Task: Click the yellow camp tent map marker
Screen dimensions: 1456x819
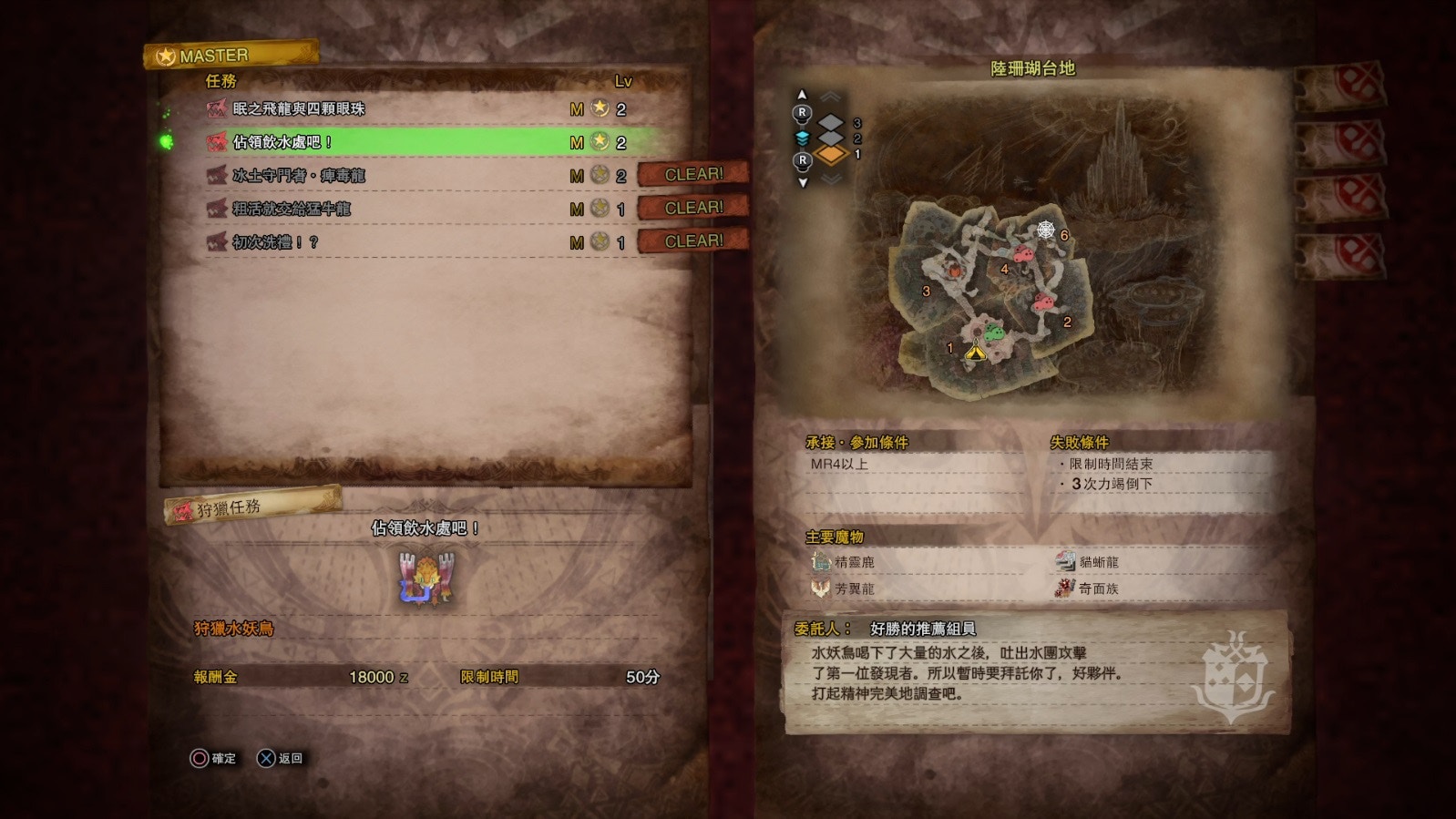Action: point(975,350)
